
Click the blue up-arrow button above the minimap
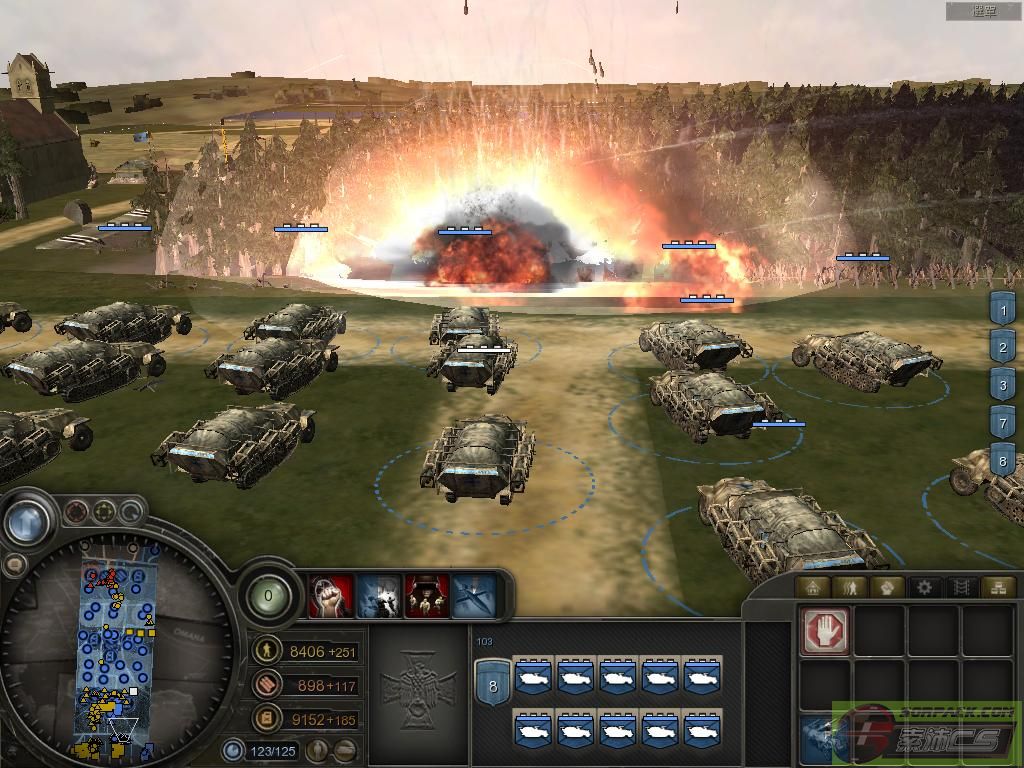coord(28,521)
